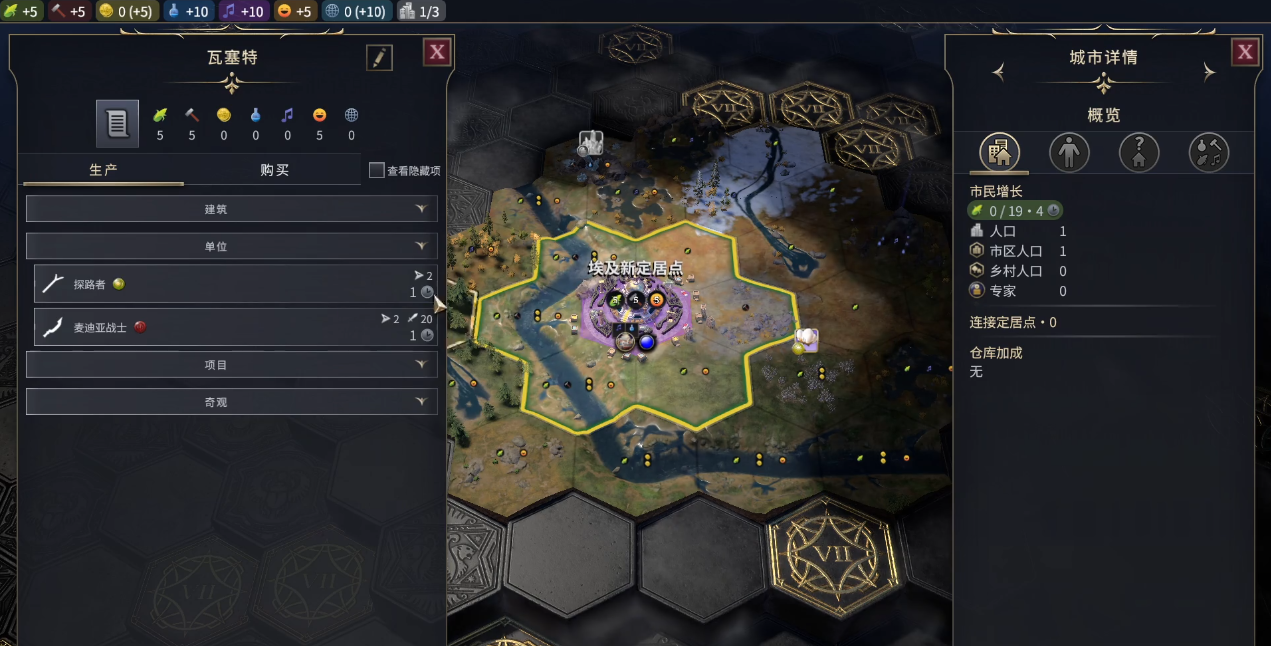Go to previous city details page arrow
Image resolution: width=1271 pixels, height=646 pixels.
pos(997,72)
